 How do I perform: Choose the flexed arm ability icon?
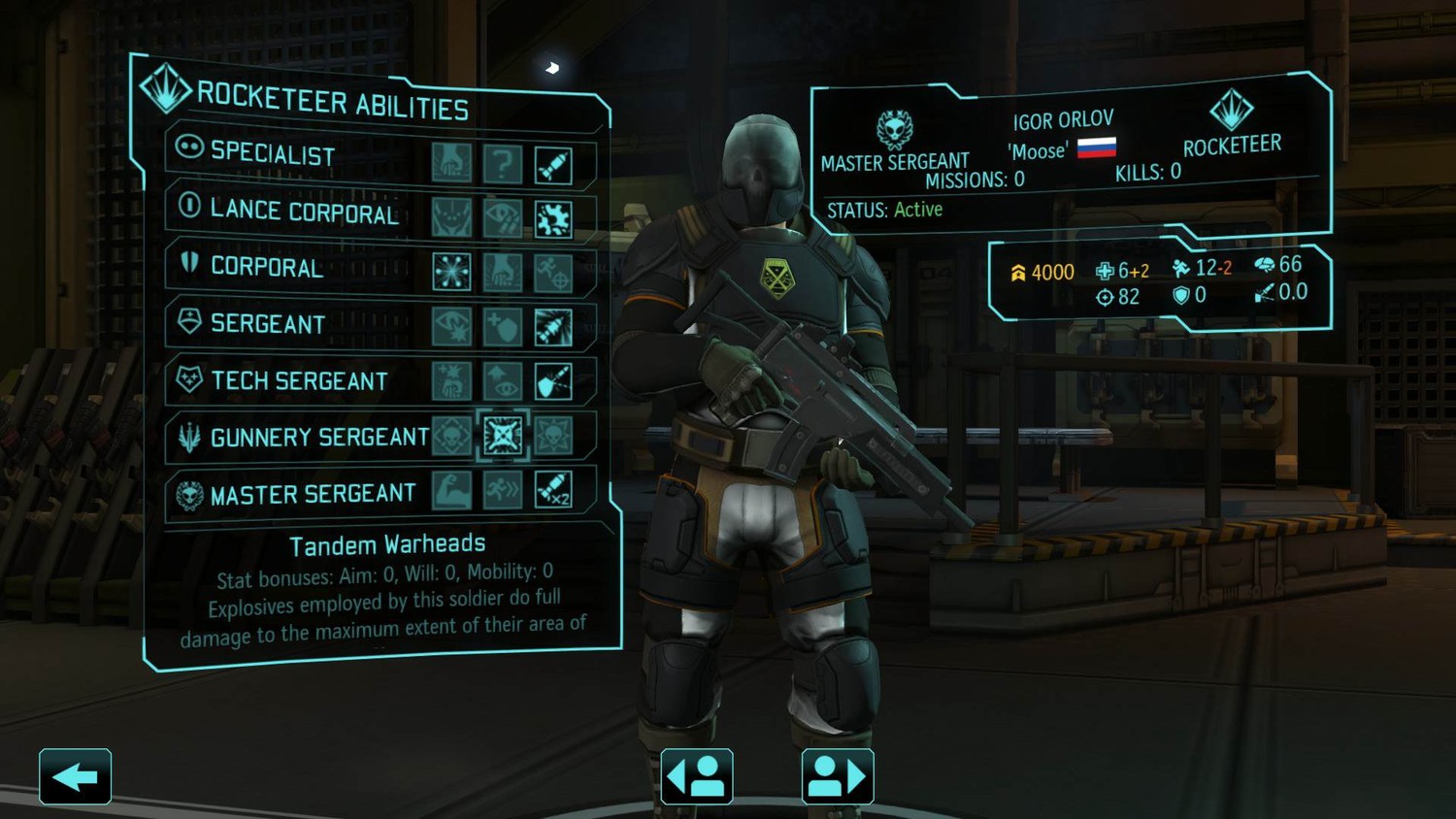click(451, 490)
